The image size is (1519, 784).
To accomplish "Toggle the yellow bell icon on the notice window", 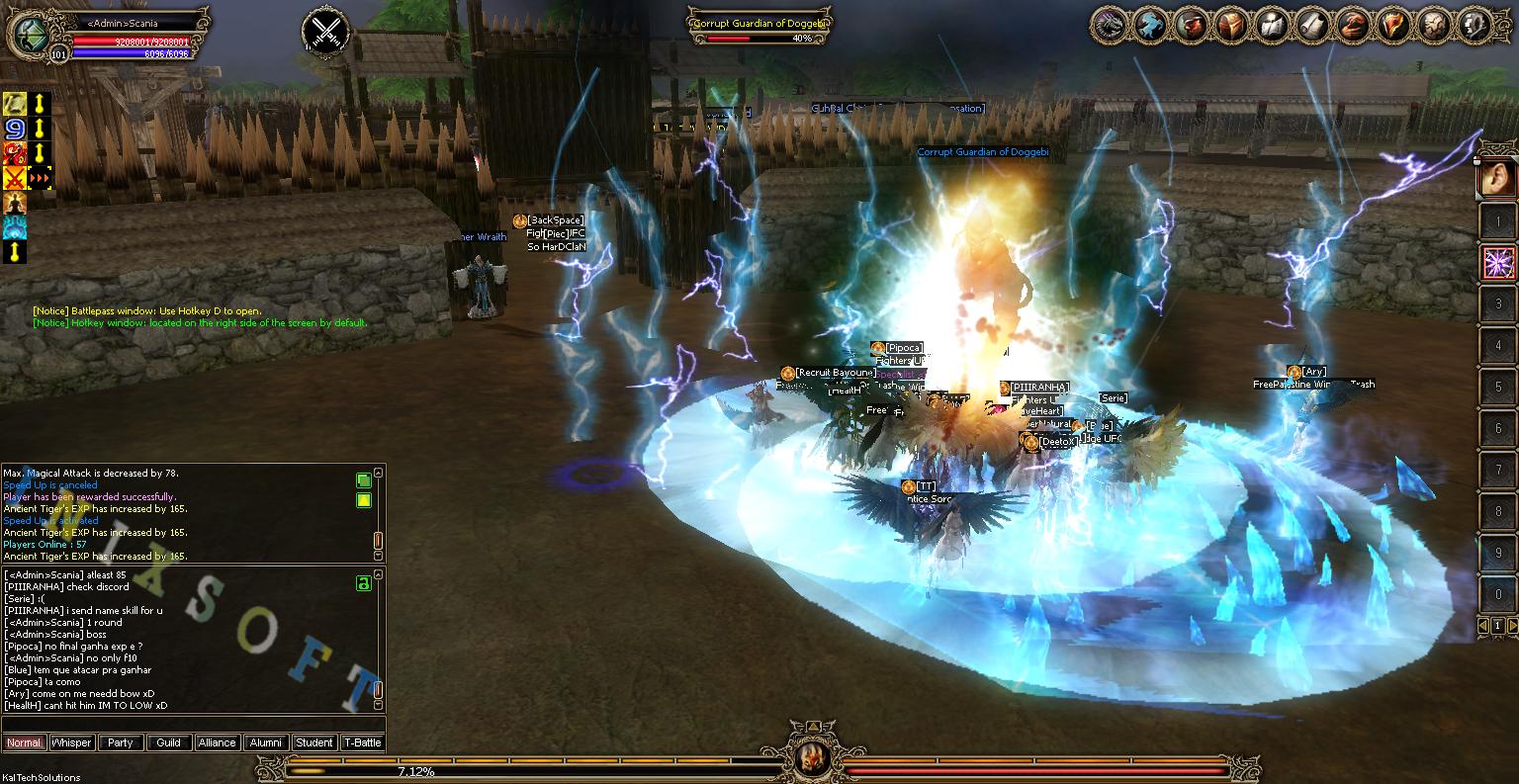I will point(363,501).
